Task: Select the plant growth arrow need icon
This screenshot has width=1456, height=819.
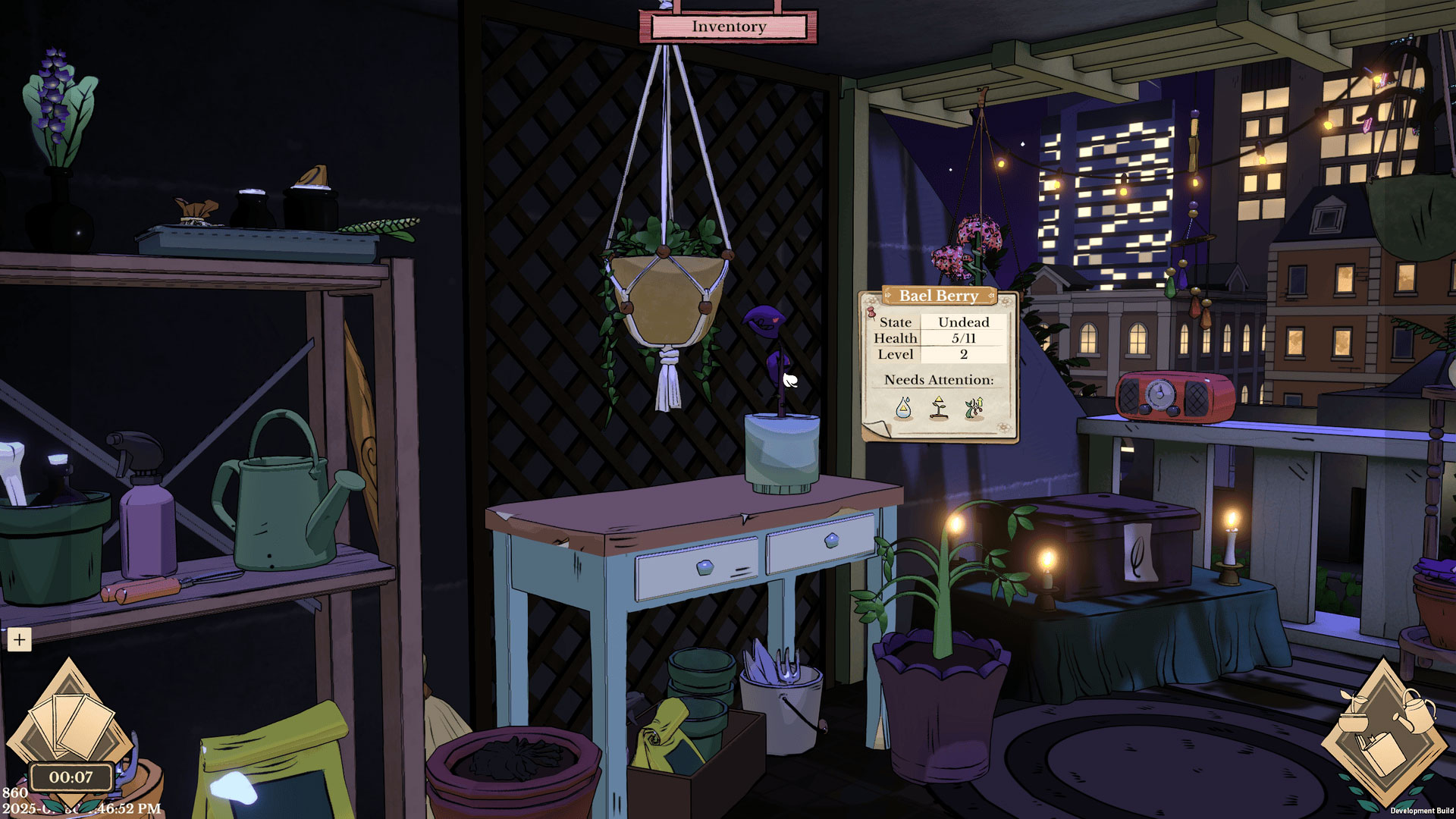Action: click(x=974, y=409)
